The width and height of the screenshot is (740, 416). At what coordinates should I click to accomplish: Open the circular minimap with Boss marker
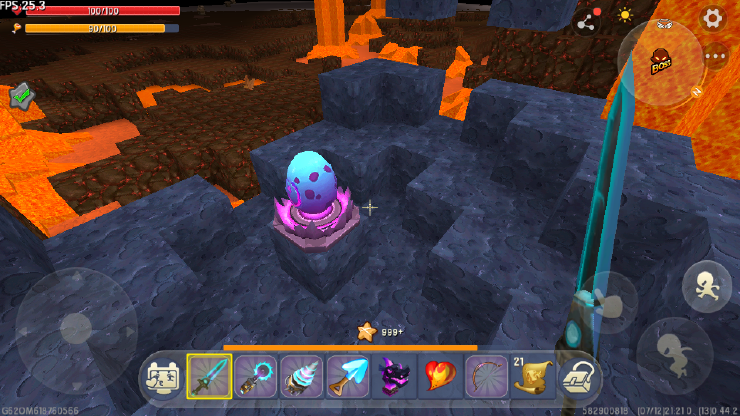tap(661, 64)
